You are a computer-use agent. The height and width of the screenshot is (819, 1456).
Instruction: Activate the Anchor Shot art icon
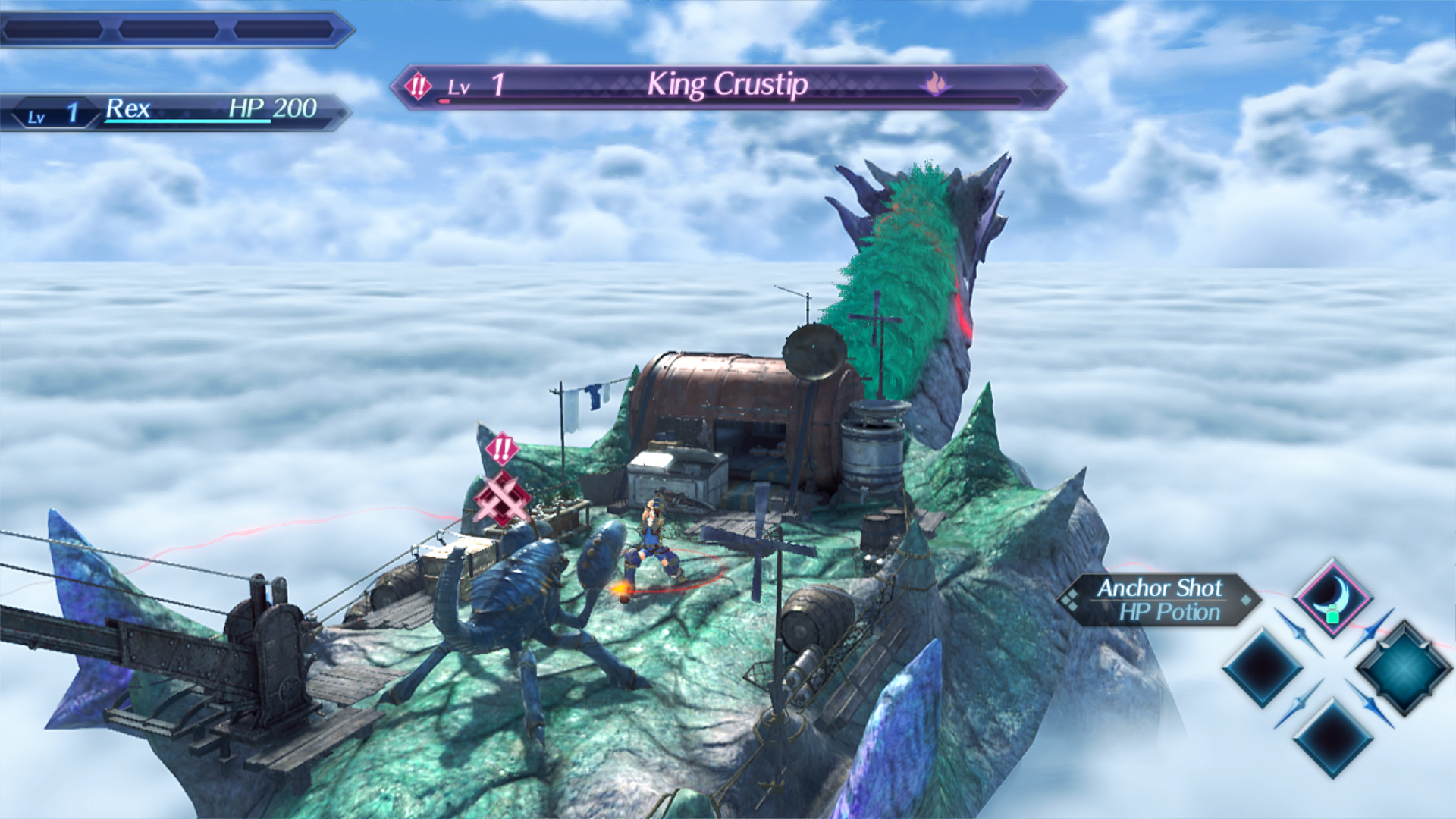click(x=1332, y=598)
